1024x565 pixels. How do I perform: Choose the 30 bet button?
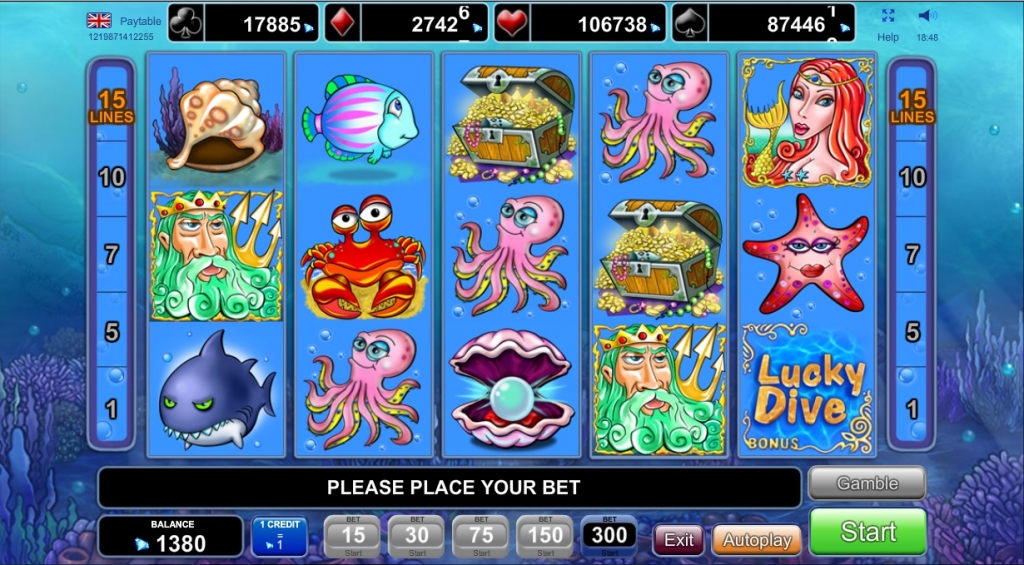(x=417, y=537)
